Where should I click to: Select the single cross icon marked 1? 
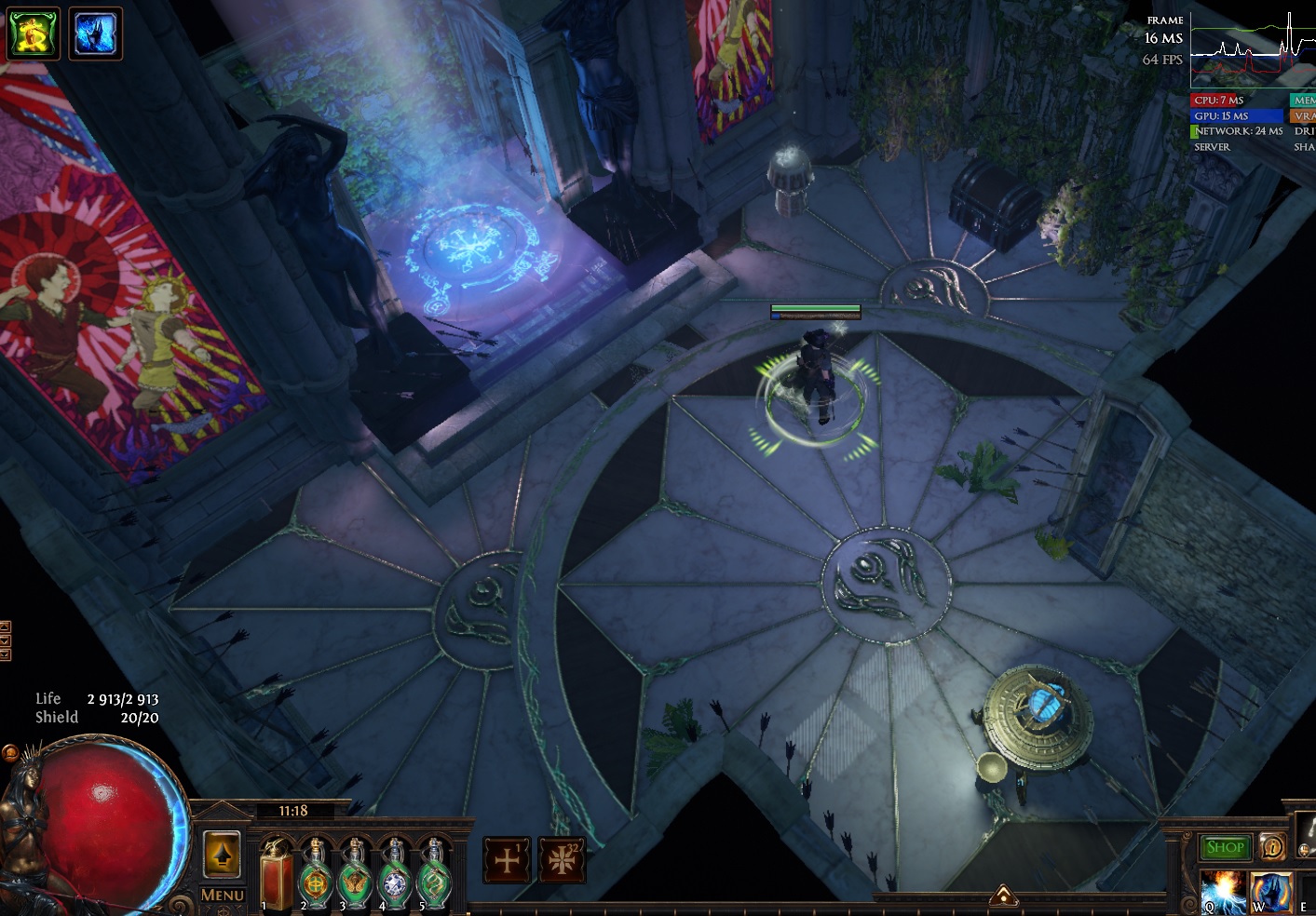[507, 860]
